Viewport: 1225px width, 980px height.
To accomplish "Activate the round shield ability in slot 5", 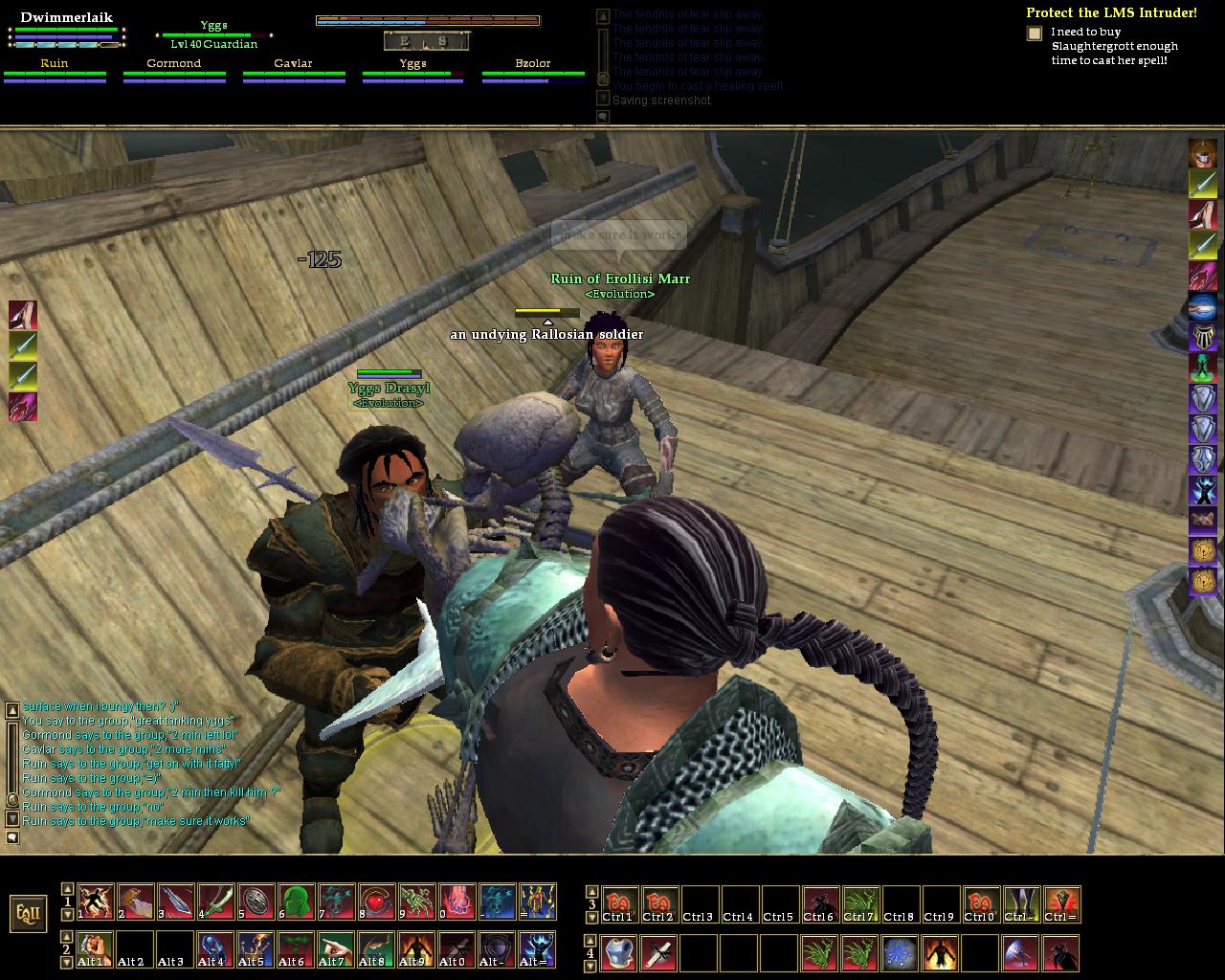I will pyautogui.click(x=256, y=901).
